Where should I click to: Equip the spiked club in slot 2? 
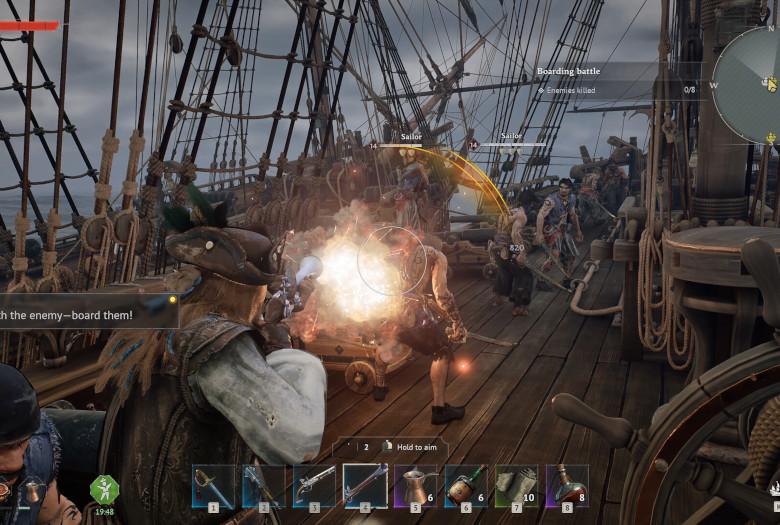[x=263, y=486]
